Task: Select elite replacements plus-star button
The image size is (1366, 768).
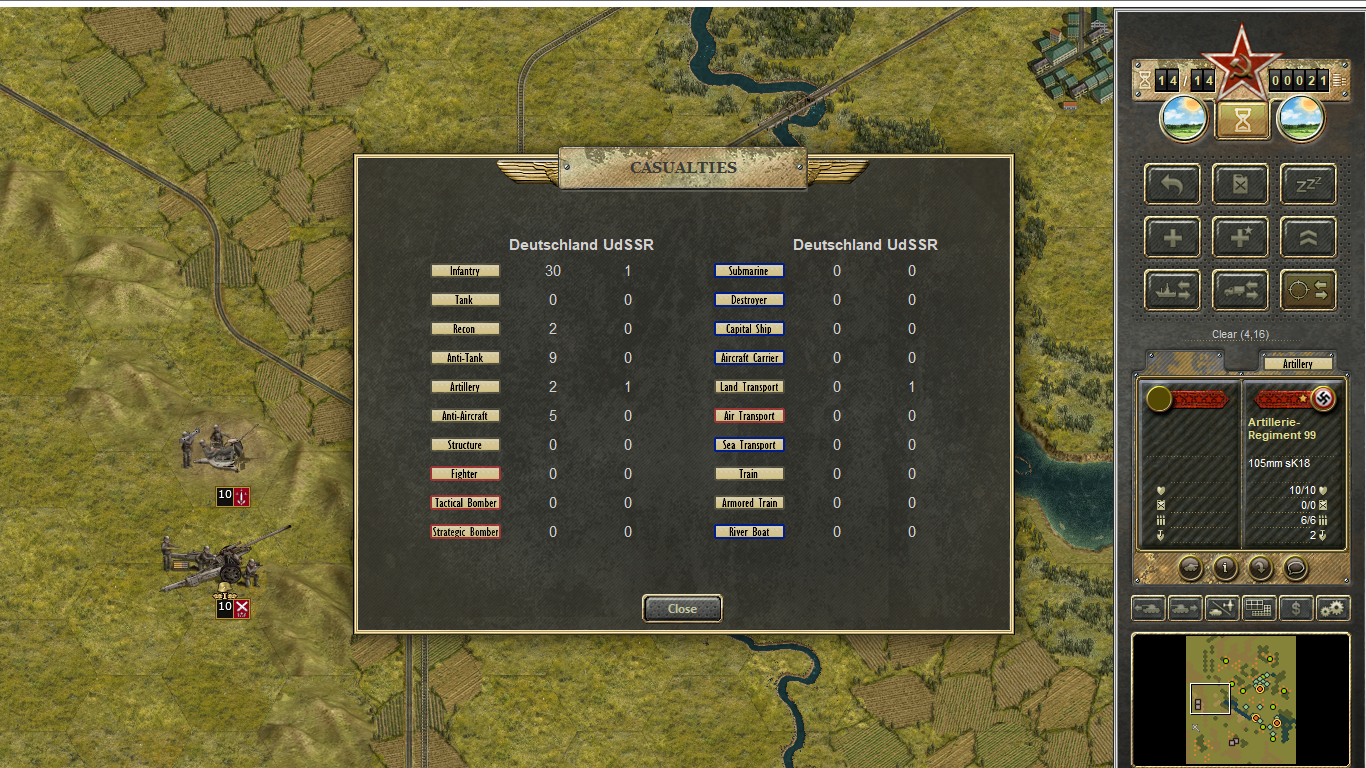Action: [x=1240, y=238]
